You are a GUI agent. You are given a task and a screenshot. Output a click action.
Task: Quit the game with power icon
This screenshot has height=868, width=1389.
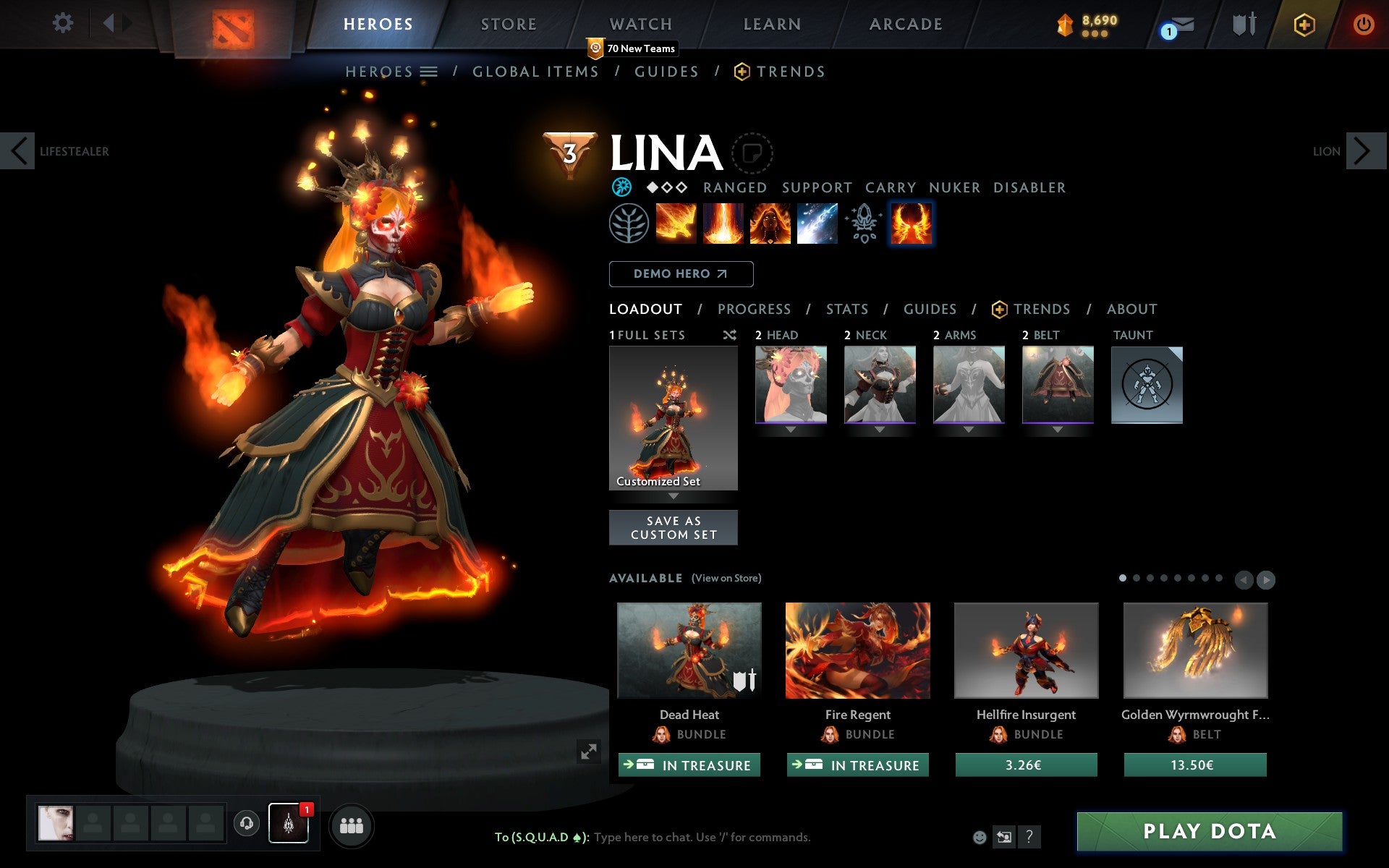click(1363, 25)
